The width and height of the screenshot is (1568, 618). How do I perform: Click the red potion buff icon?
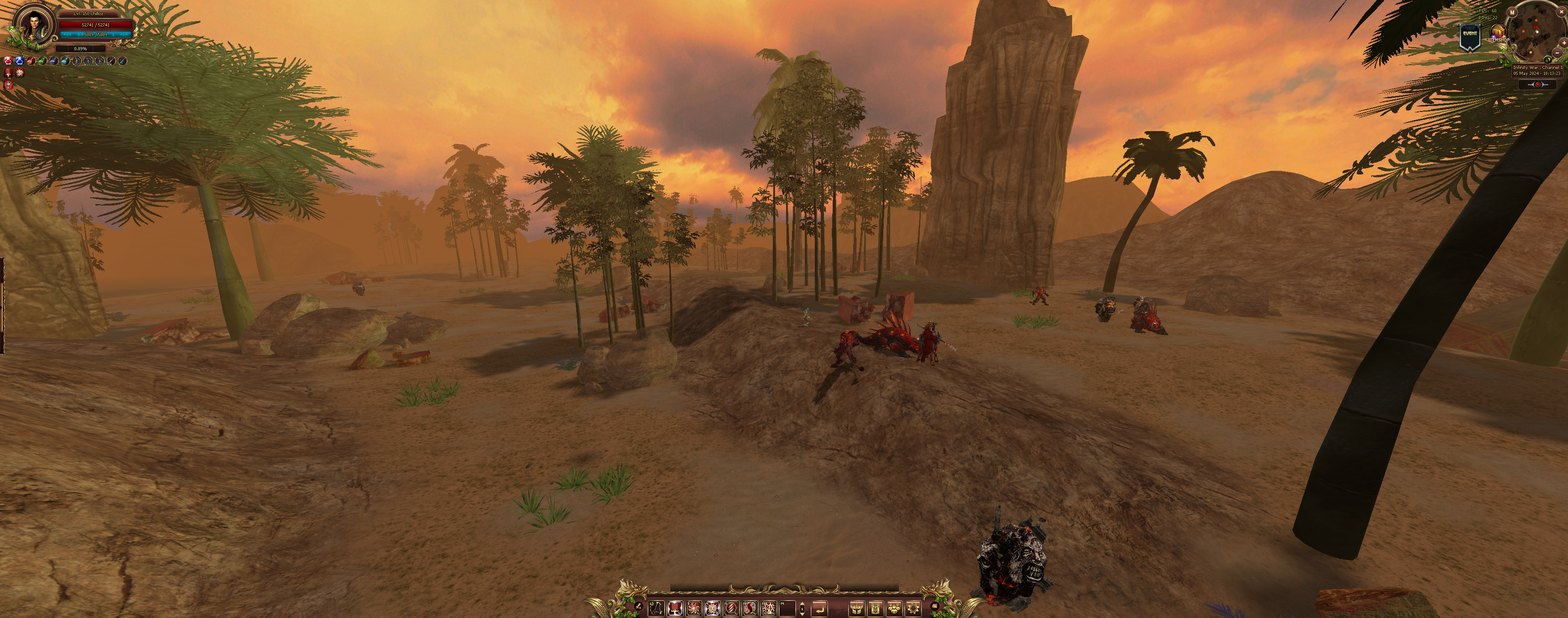pos(8,61)
